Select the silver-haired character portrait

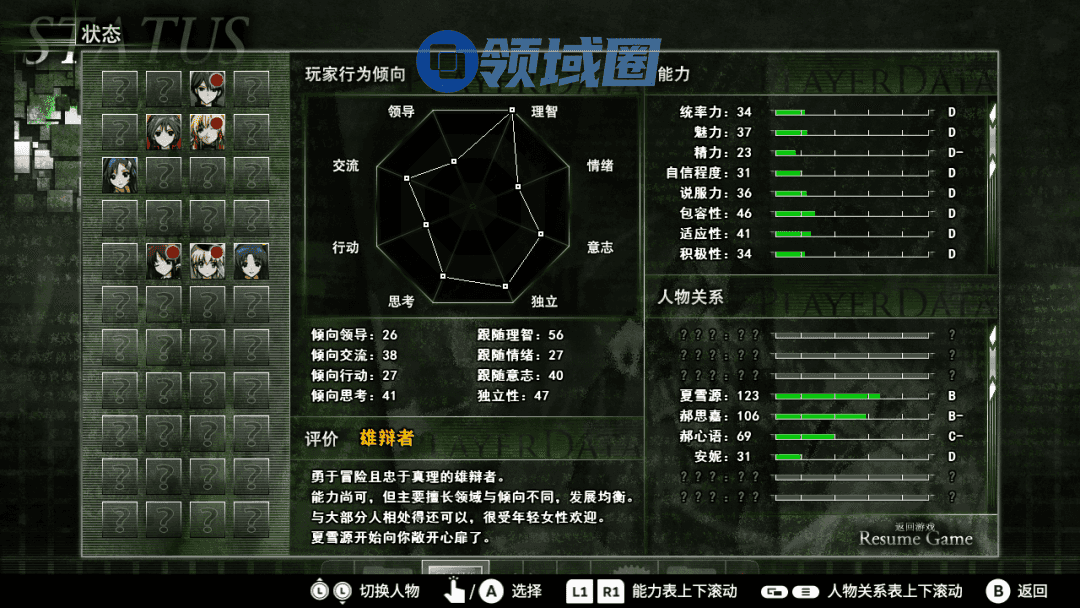click(207, 262)
